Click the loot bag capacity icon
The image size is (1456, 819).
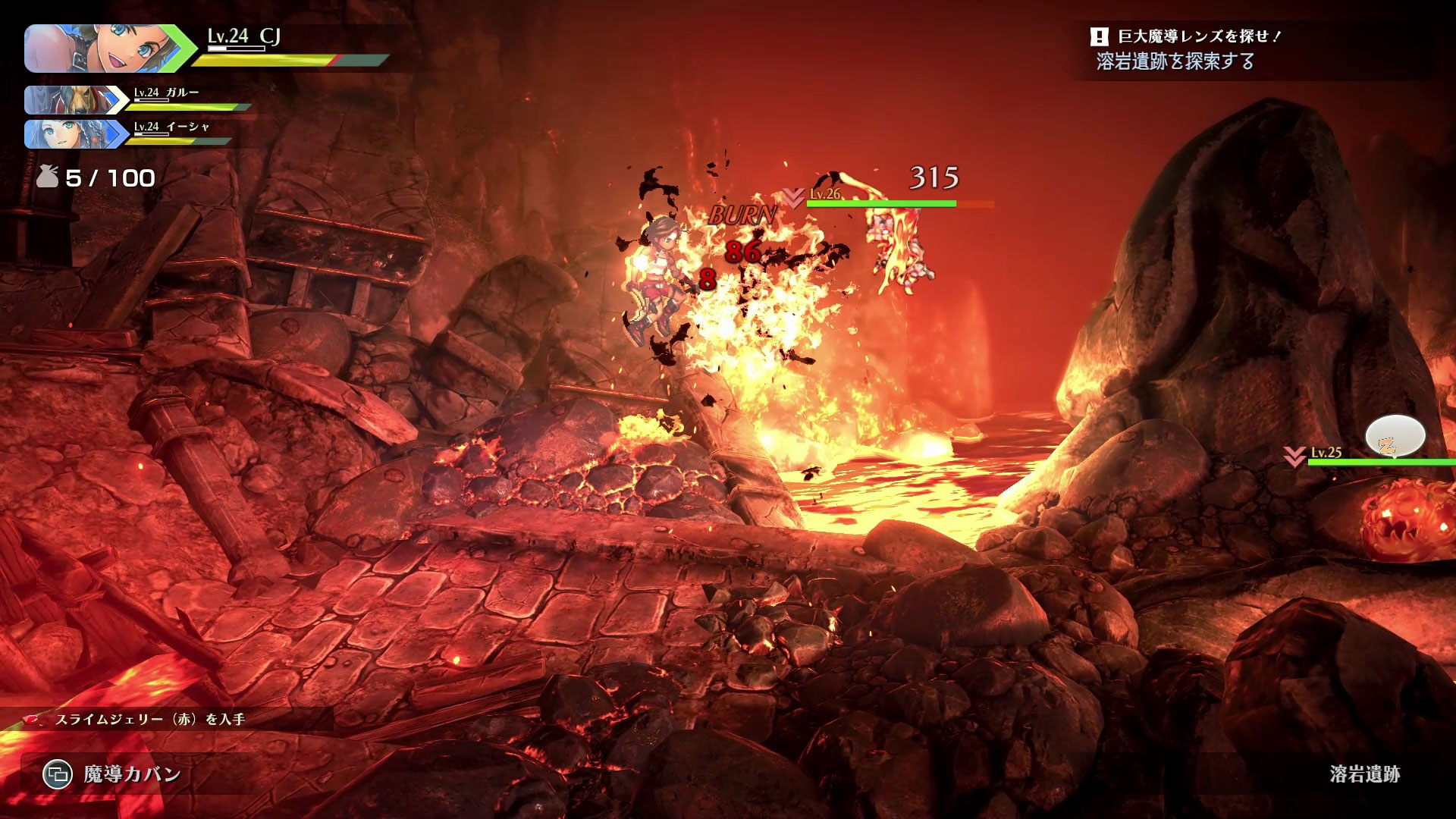click(48, 177)
